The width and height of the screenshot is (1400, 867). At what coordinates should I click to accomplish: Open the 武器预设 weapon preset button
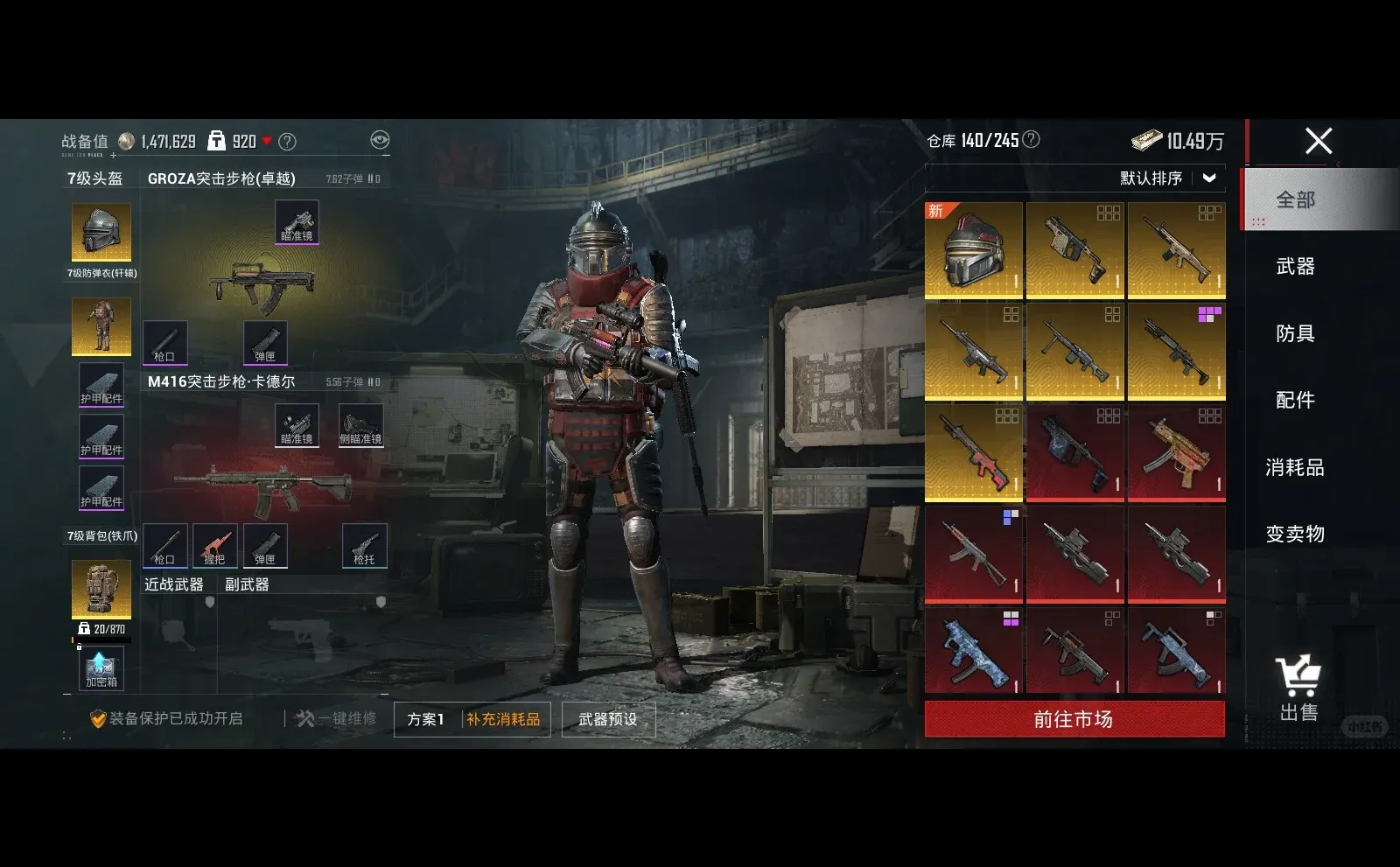608,719
